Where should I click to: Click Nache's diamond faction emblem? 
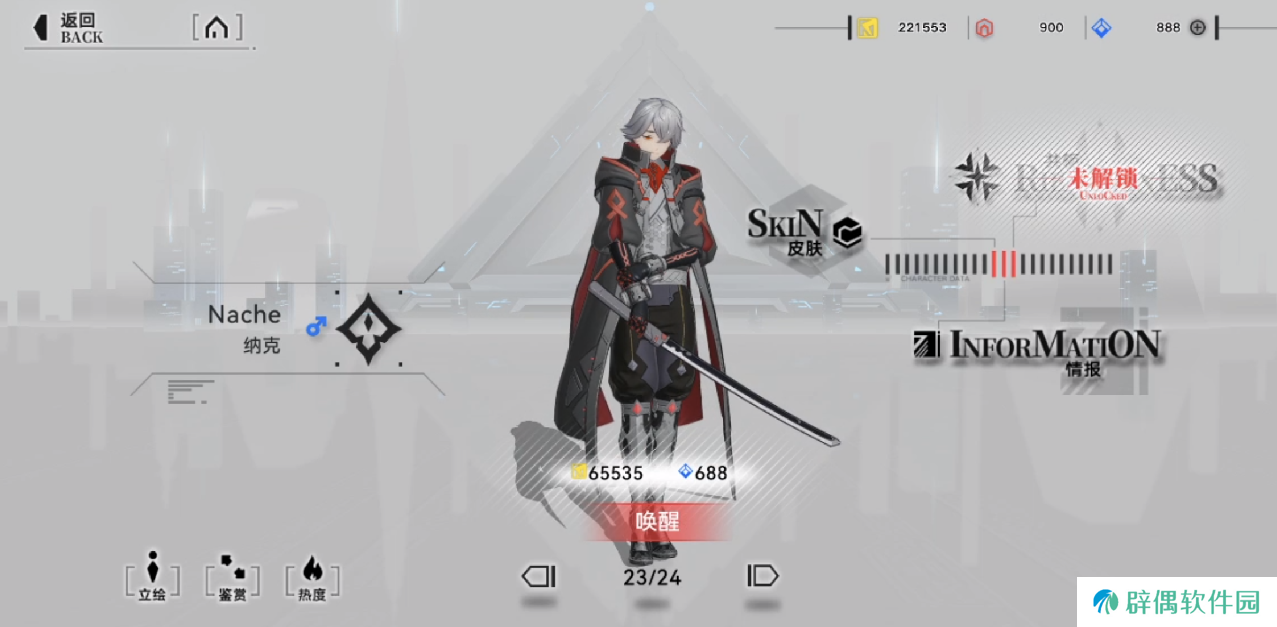tap(368, 329)
